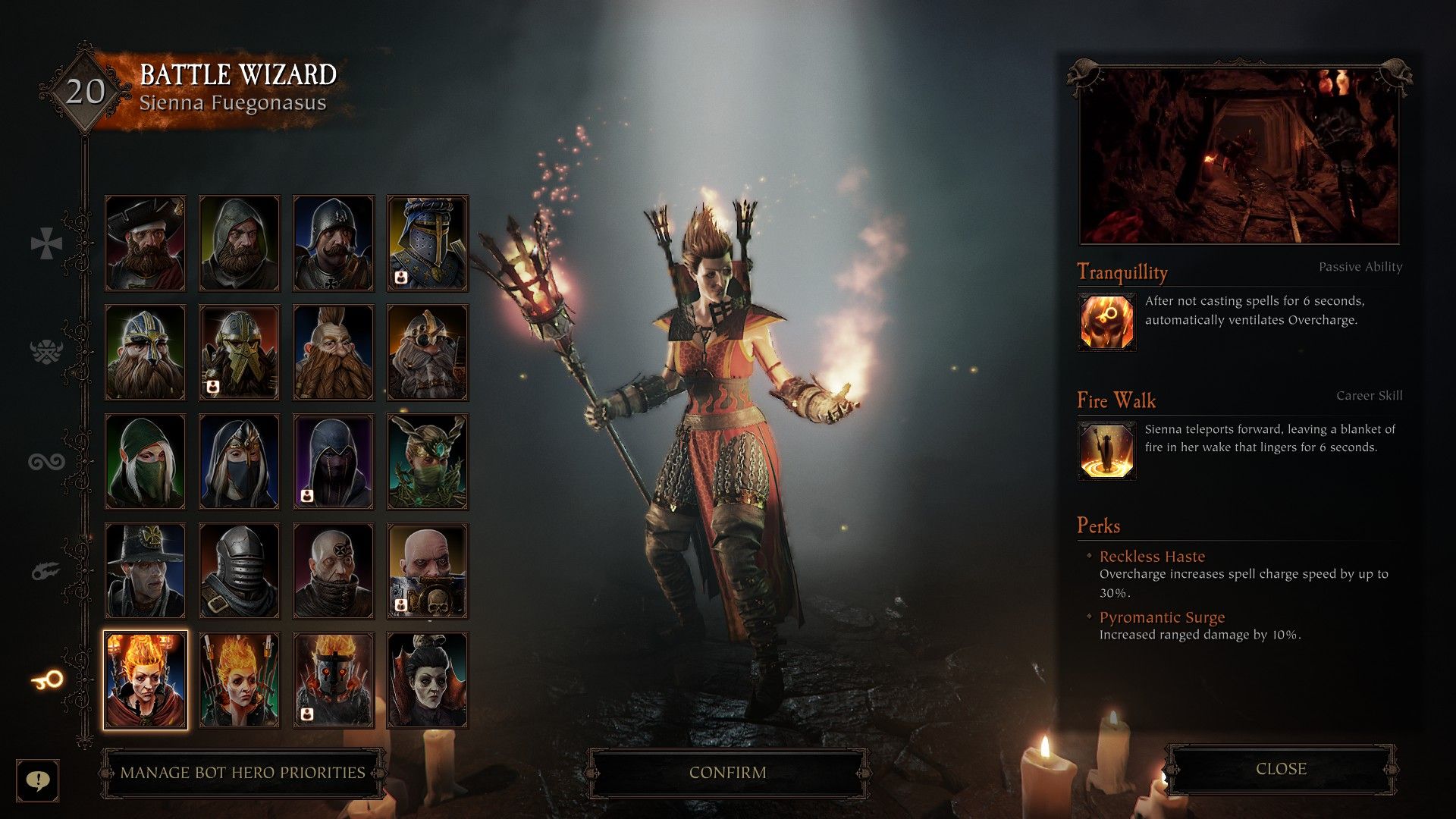This screenshot has width=1456, height=819.
Task: Choose the Slayer dwarf with orange mohawk
Action: click(x=334, y=353)
